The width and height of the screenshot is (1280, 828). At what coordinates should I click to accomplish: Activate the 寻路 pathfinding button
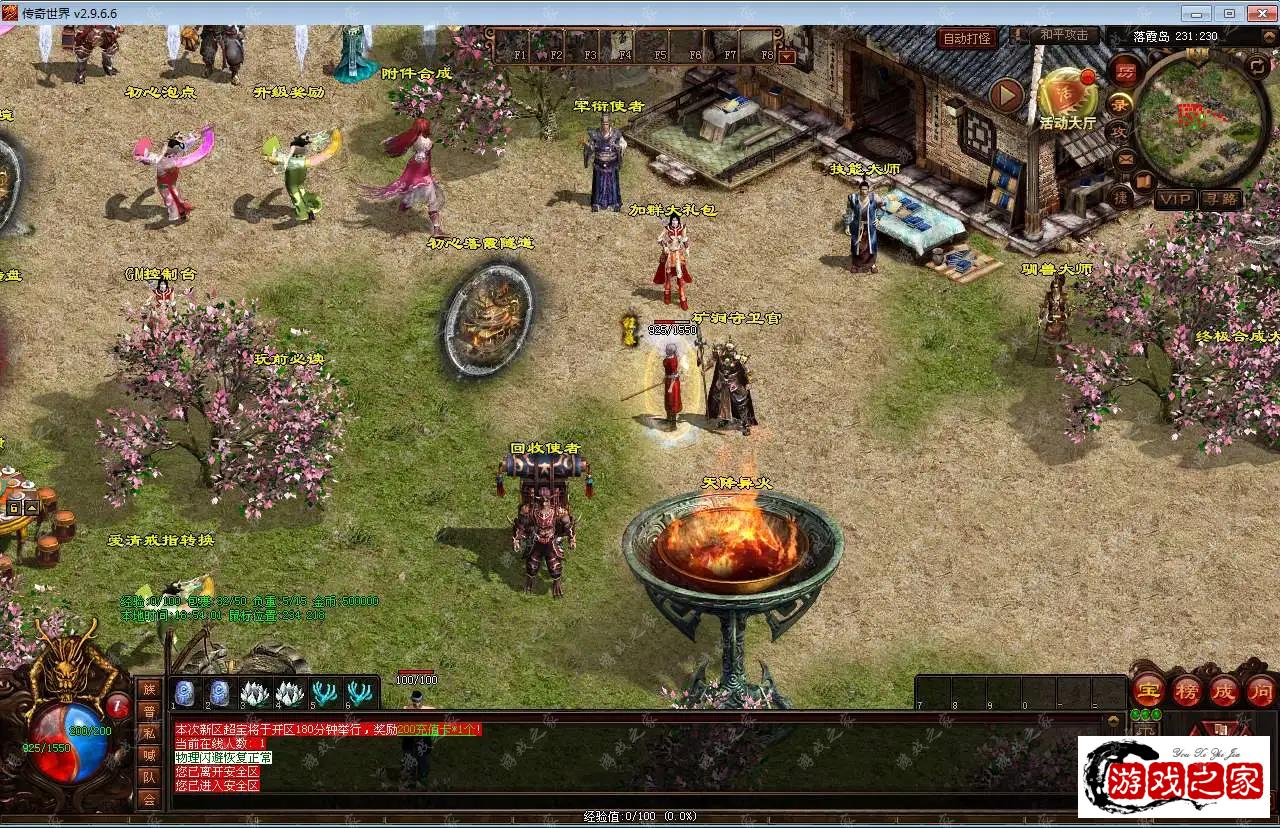(1221, 199)
